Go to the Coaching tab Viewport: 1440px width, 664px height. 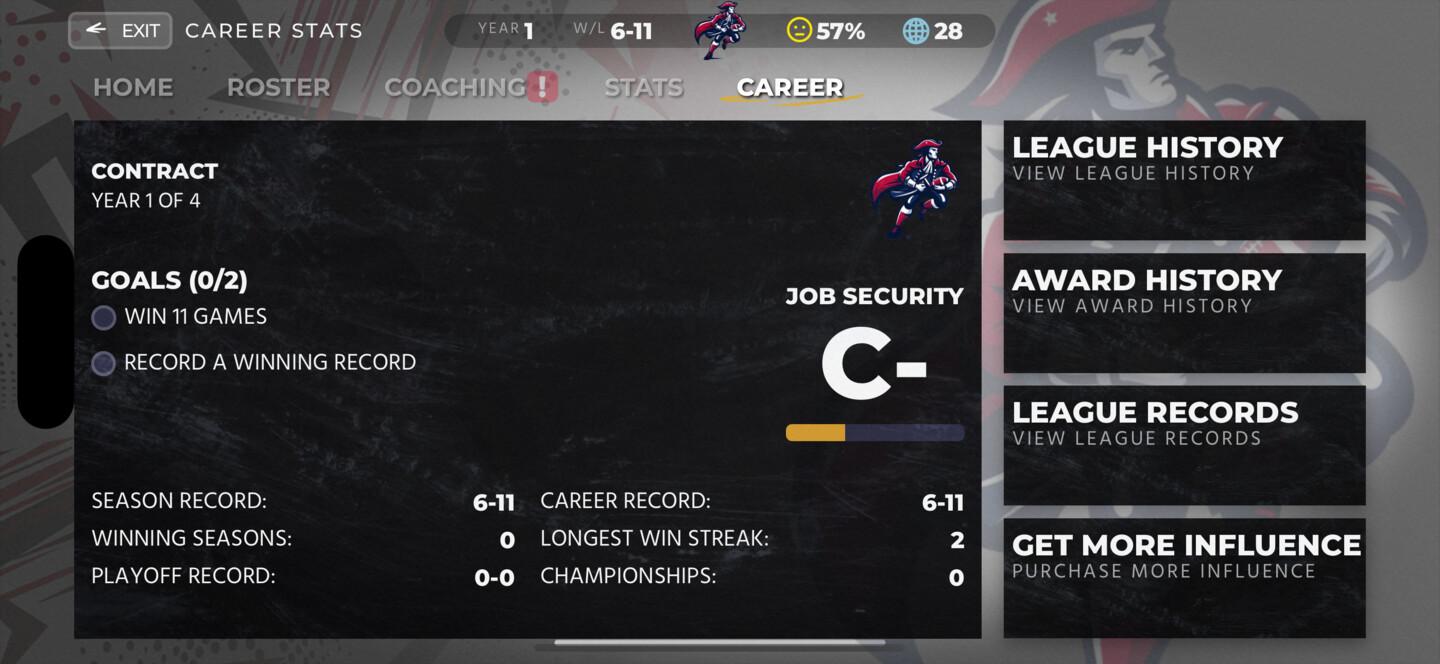click(x=456, y=88)
